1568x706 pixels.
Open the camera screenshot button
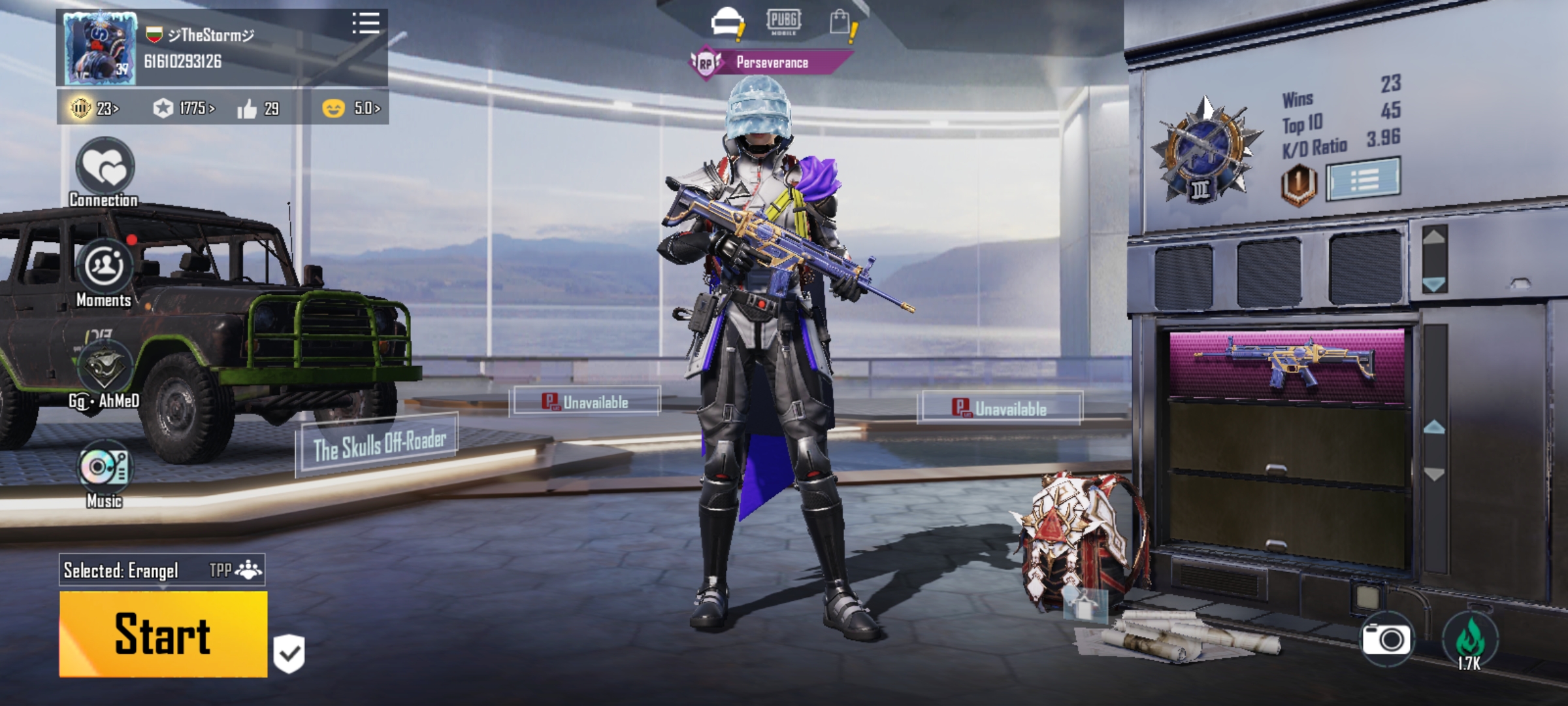[1386, 639]
